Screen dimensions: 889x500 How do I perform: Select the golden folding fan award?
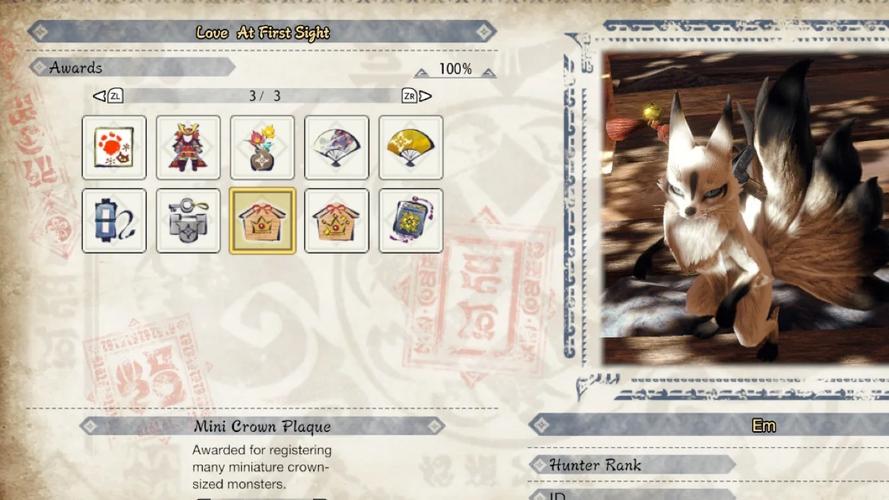point(410,148)
